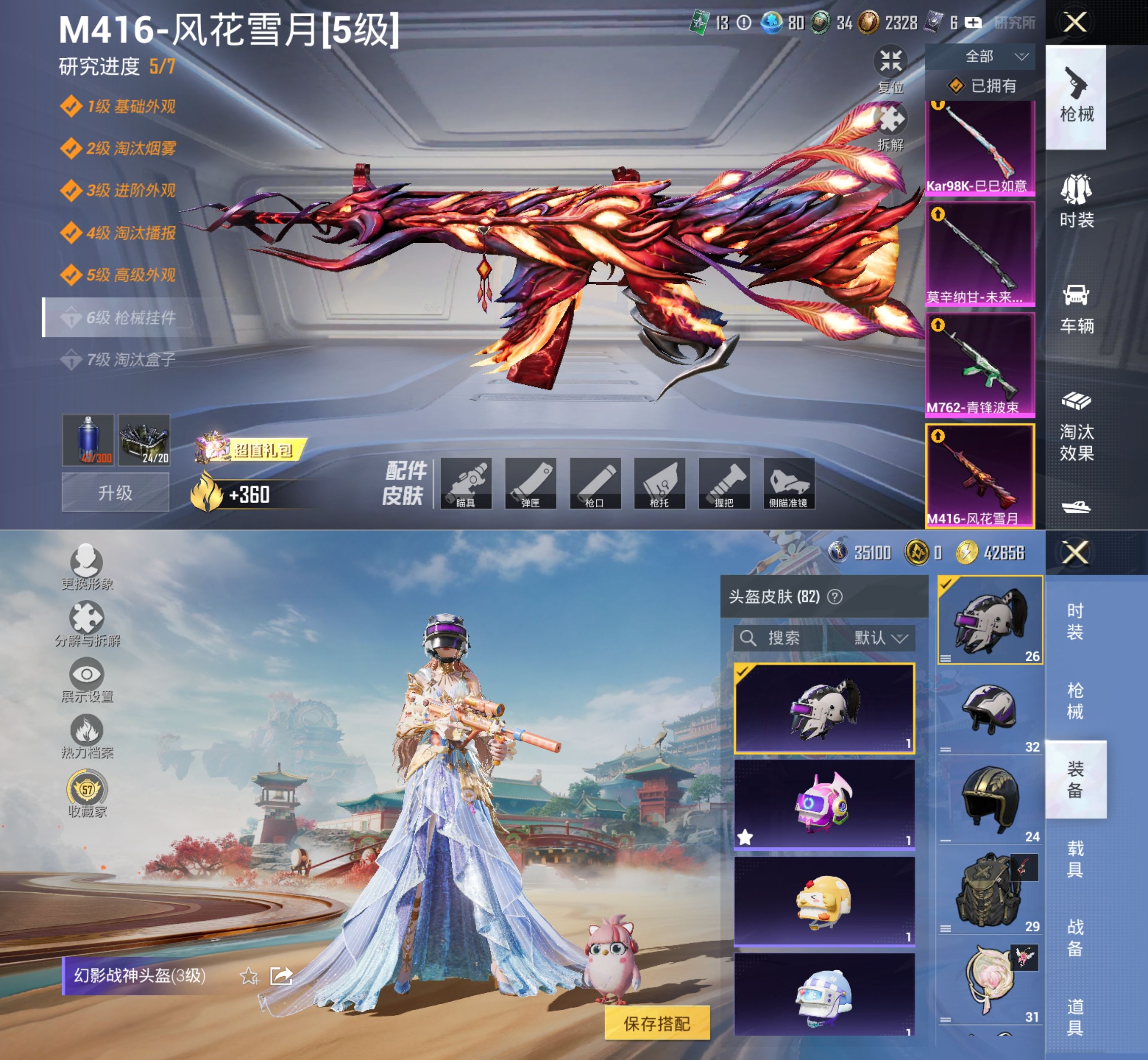Select the 侧瞄准镜 side scope slot
Image resolution: width=1148 pixels, height=1060 pixels.
coord(789,484)
